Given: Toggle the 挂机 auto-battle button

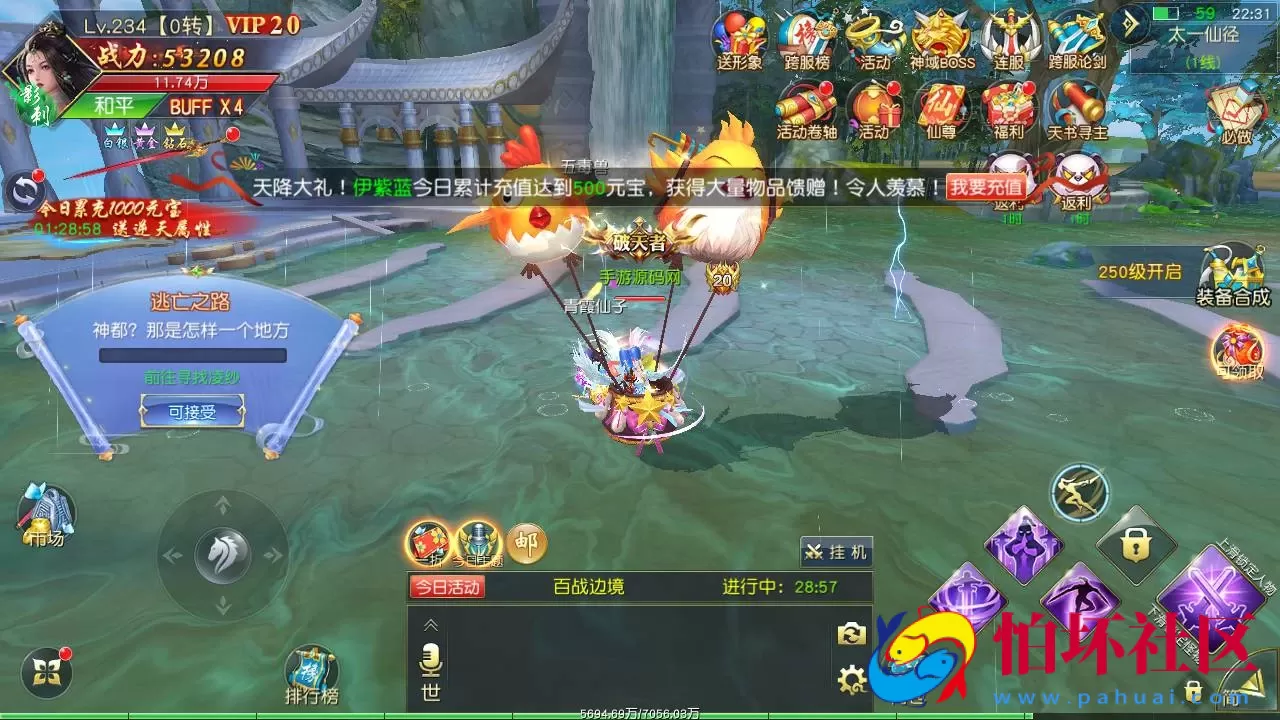Looking at the screenshot, I should pos(836,551).
